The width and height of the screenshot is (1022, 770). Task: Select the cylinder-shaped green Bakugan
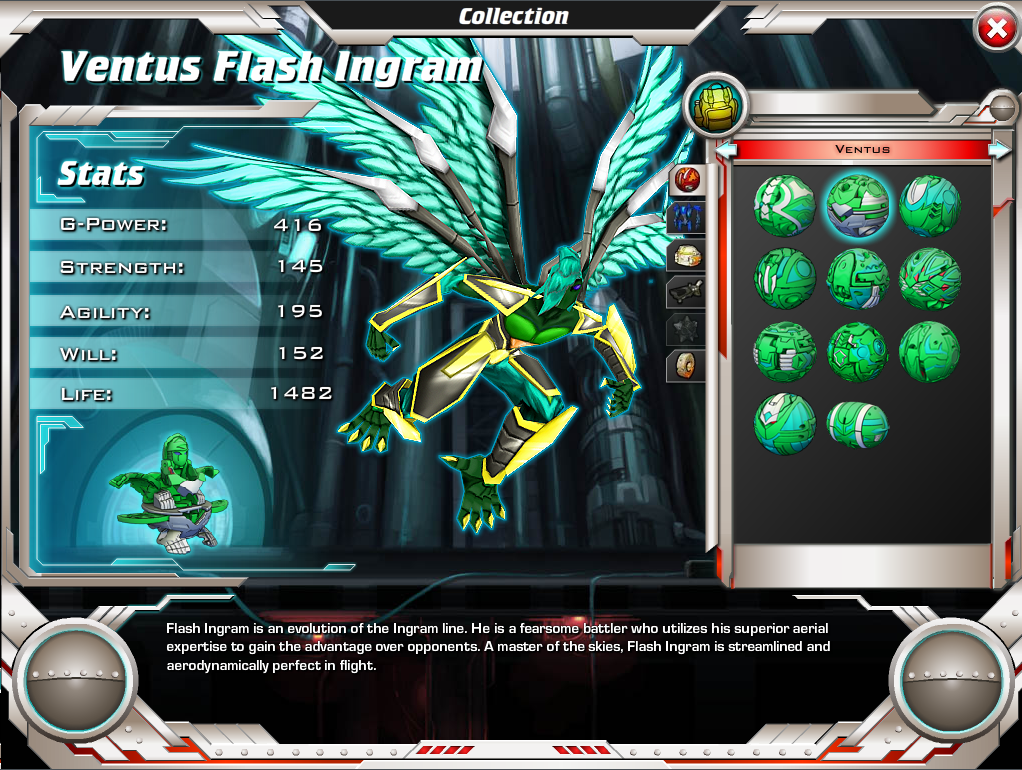pos(858,424)
